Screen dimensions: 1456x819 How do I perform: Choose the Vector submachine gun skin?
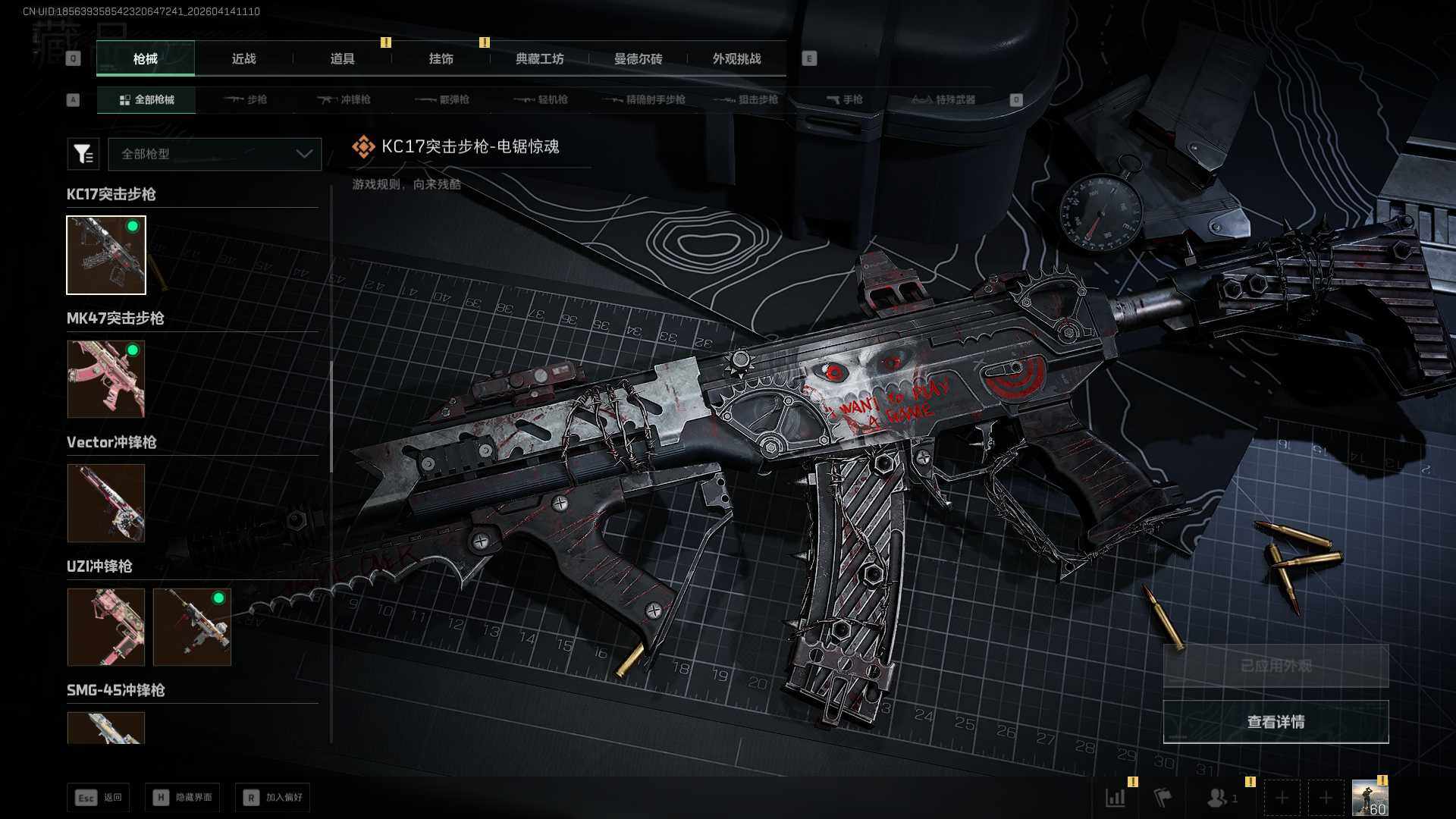[106, 503]
